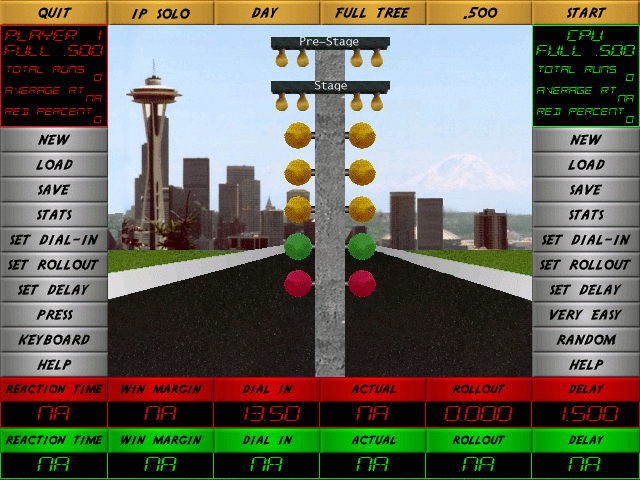
Task: Switch the DAY time setting
Action: tap(266, 13)
